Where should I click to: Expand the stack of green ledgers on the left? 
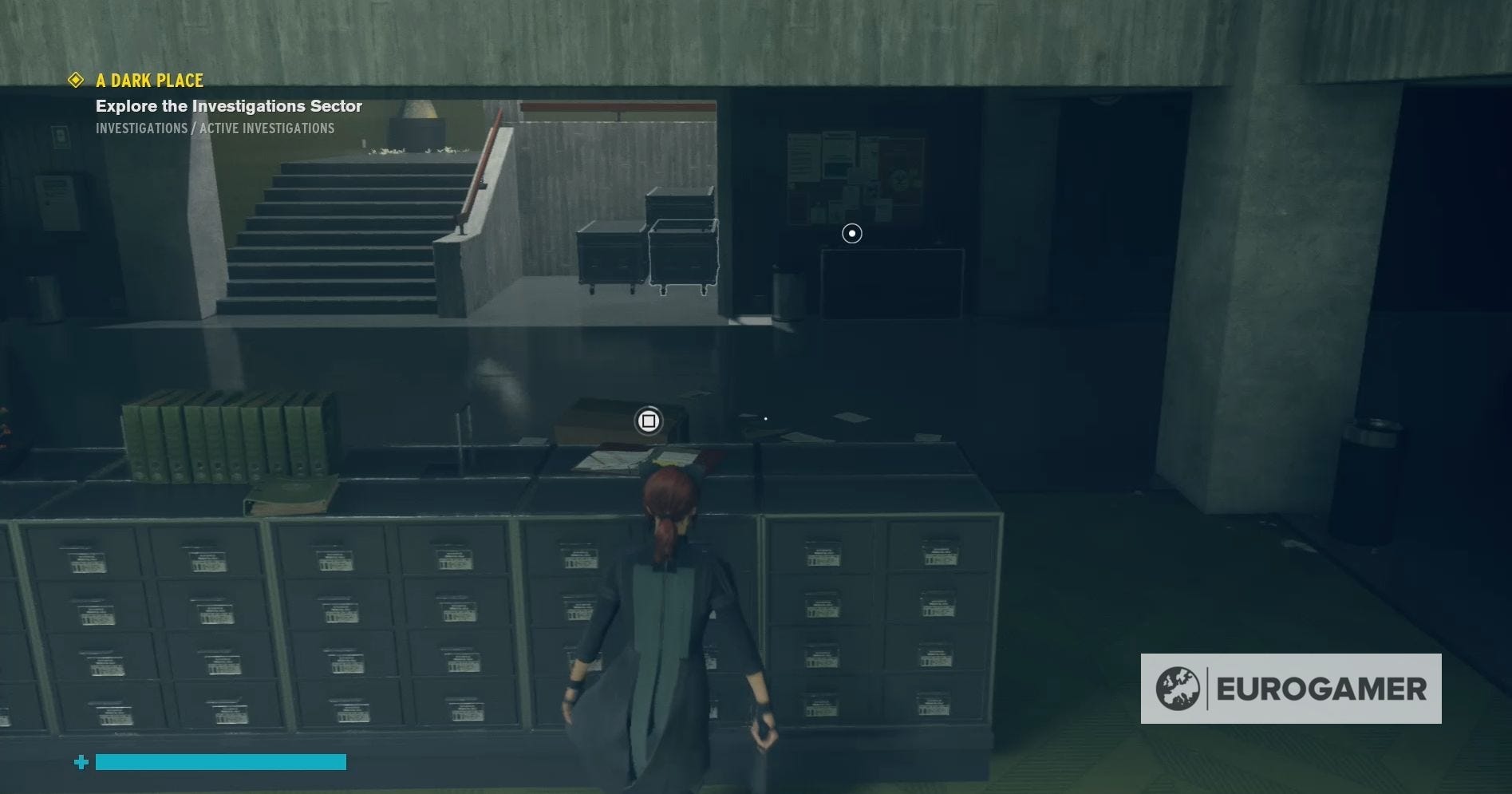tap(223, 435)
